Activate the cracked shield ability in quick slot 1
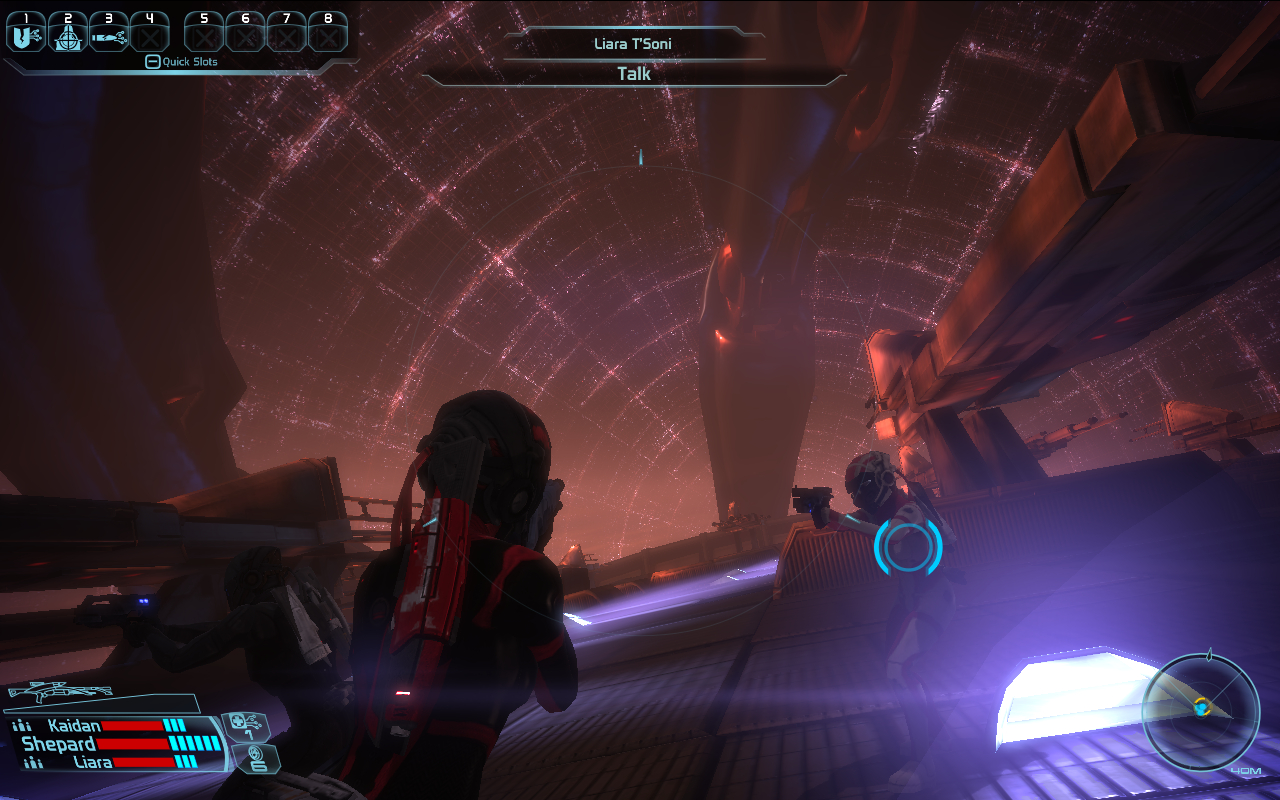 click(x=25, y=36)
